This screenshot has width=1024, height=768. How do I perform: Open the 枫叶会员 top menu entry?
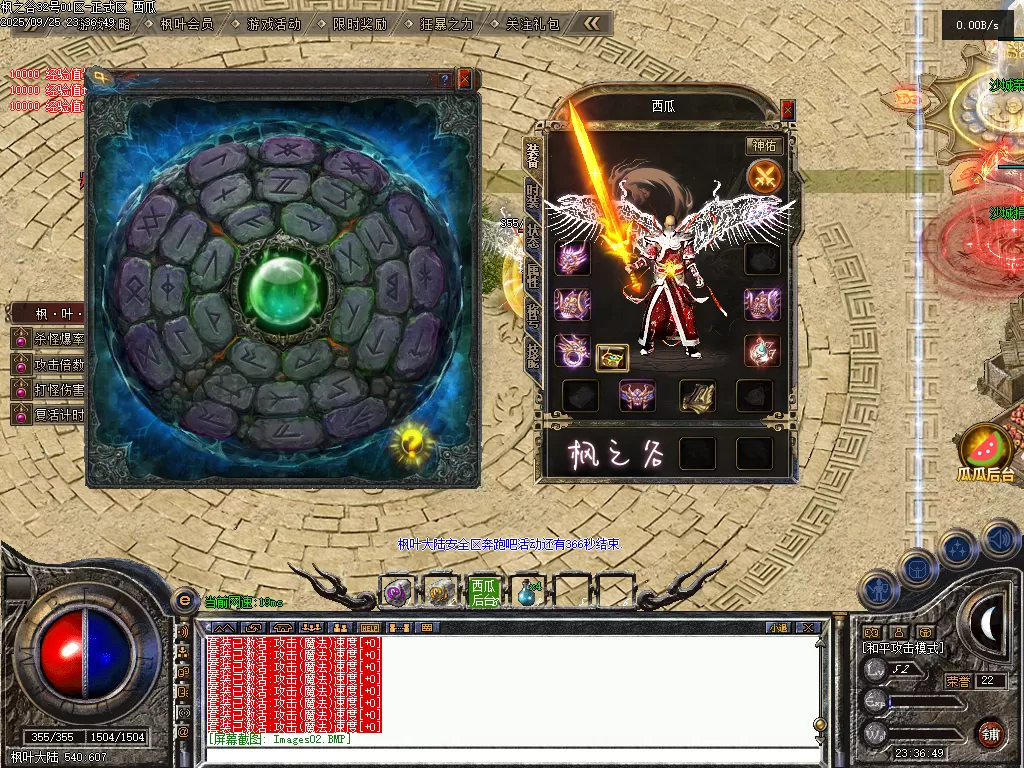coord(187,24)
